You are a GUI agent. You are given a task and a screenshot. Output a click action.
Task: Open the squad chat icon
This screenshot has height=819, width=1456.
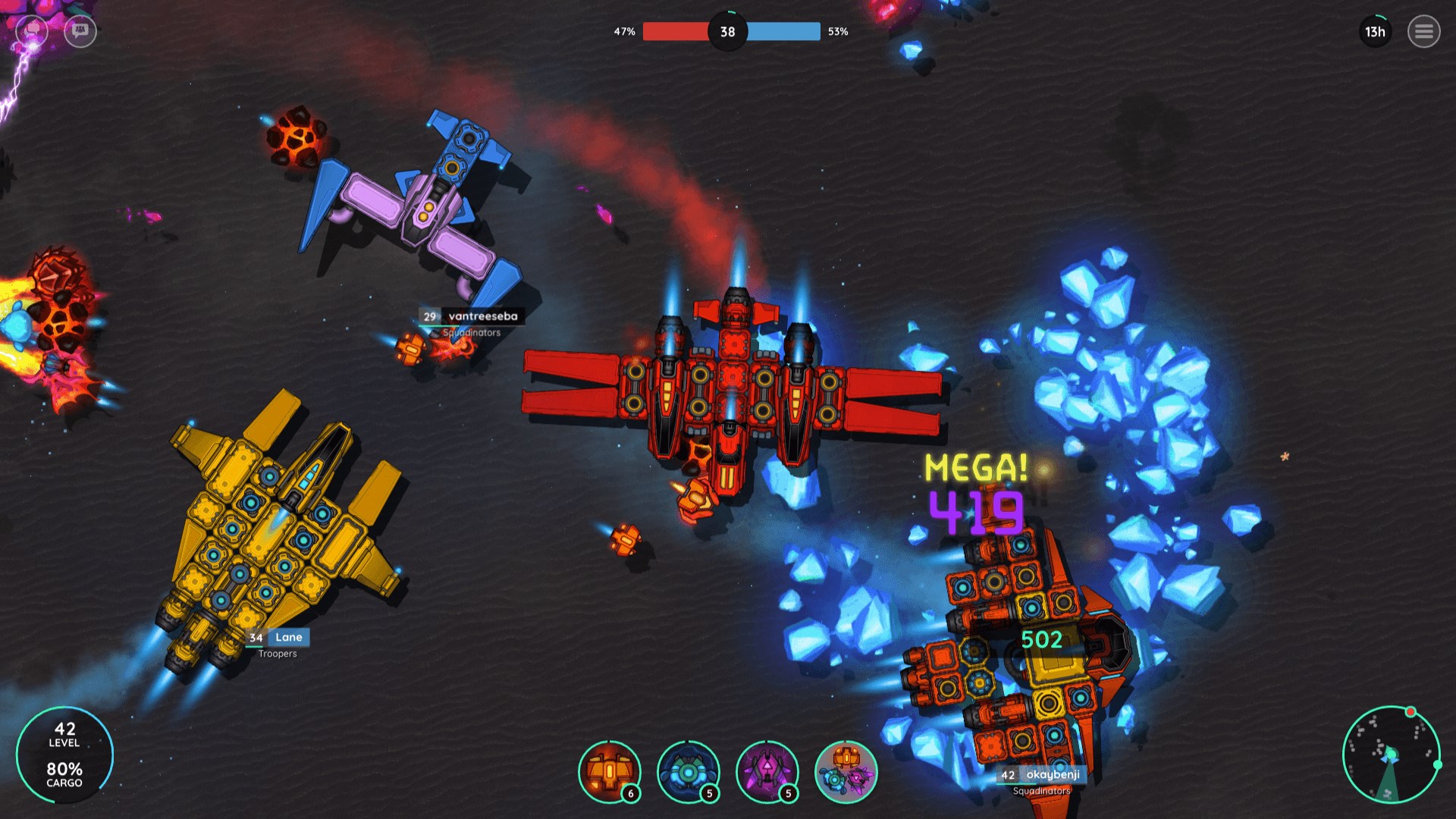tap(80, 31)
